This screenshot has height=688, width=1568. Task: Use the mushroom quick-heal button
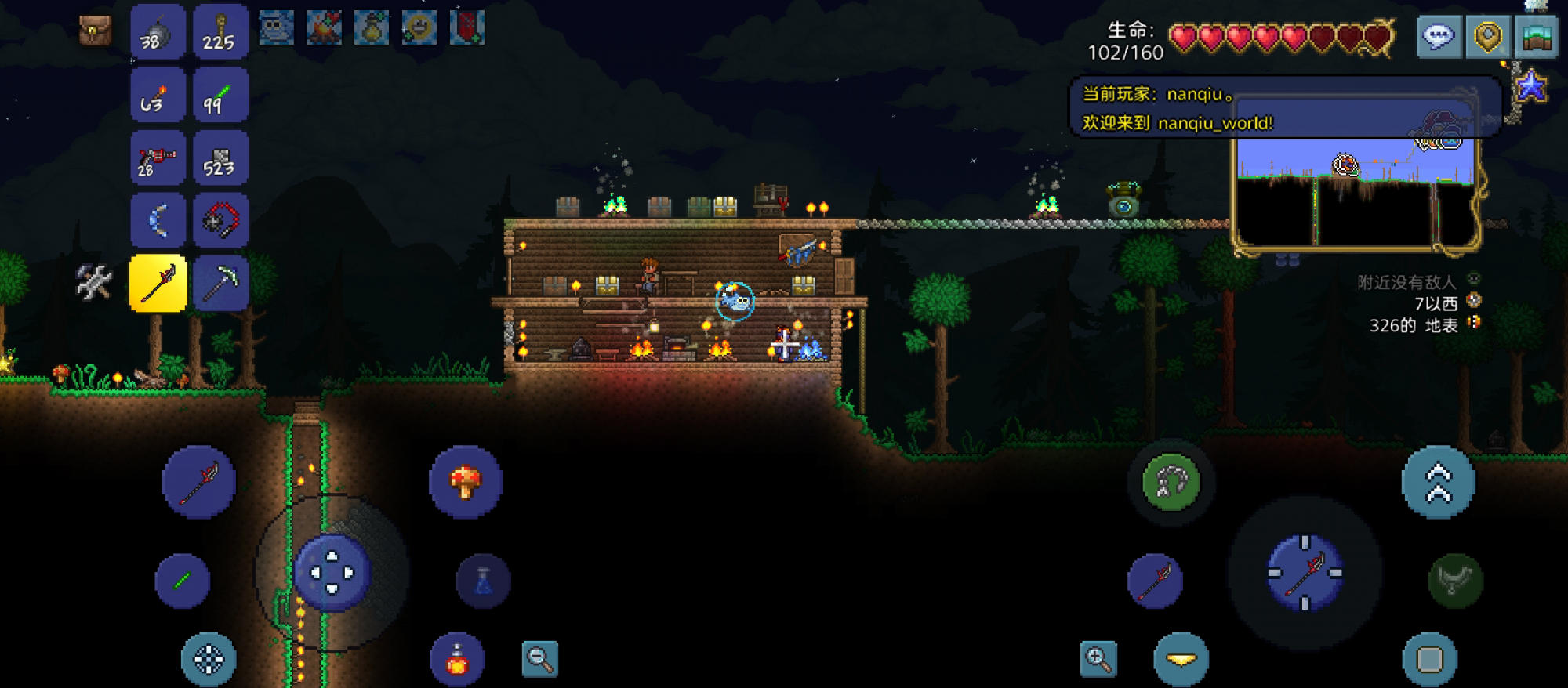[466, 481]
